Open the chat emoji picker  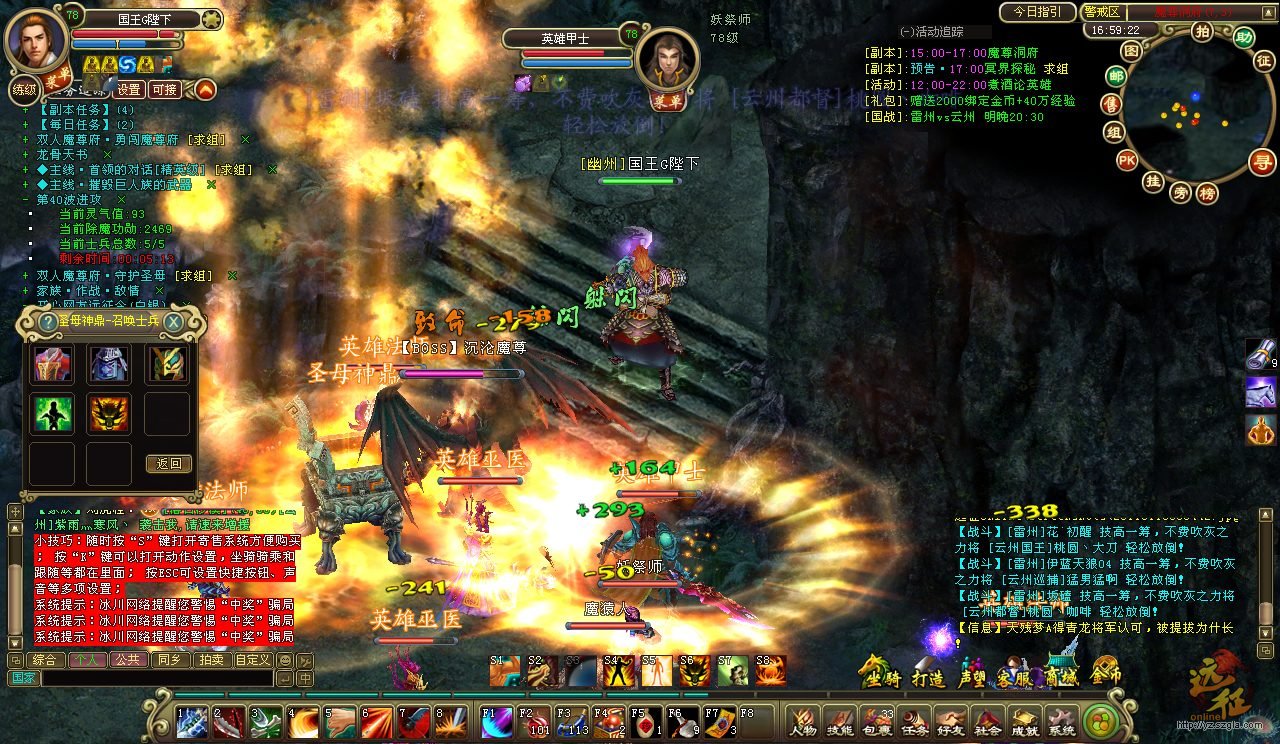pos(285,660)
